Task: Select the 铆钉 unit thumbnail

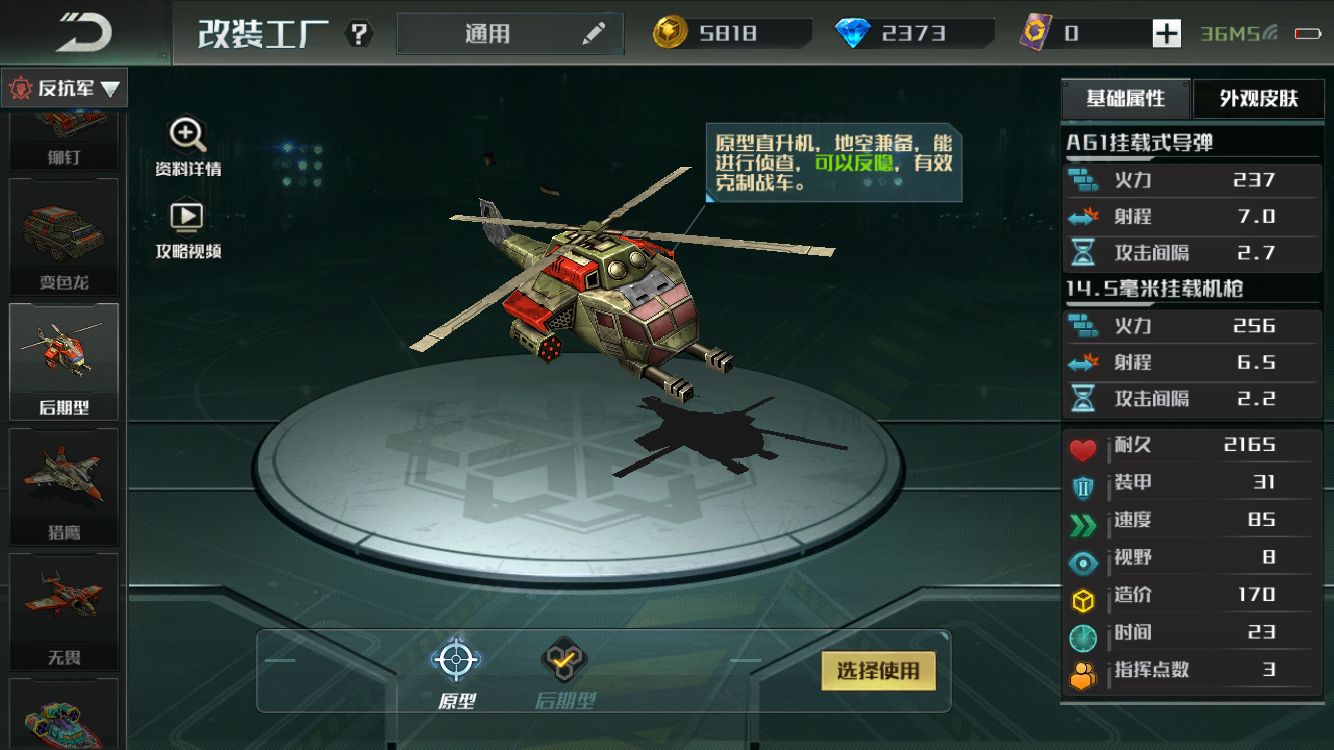Action: [x=64, y=140]
